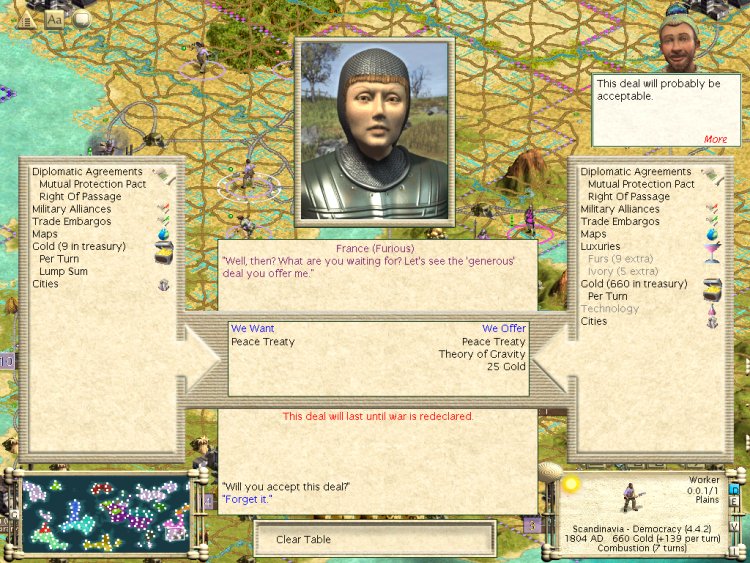The width and height of the screenshot is (750, 563).
Task: Choose Gold (660 in treasury) entry
Action: point(634,284)
